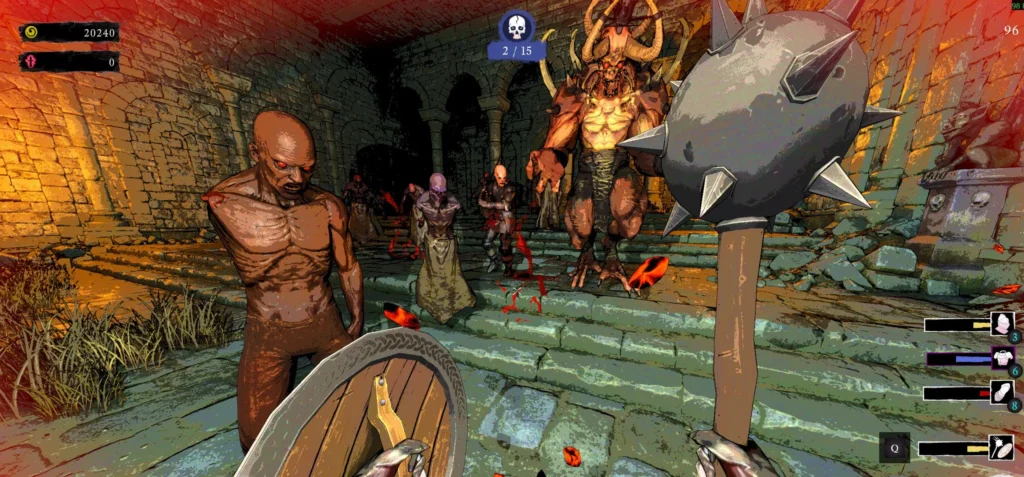Screen dimensions: 1024x477
Task: Click the pink relic currency icon
Action: pyautogui.click(x=31, y=62)
